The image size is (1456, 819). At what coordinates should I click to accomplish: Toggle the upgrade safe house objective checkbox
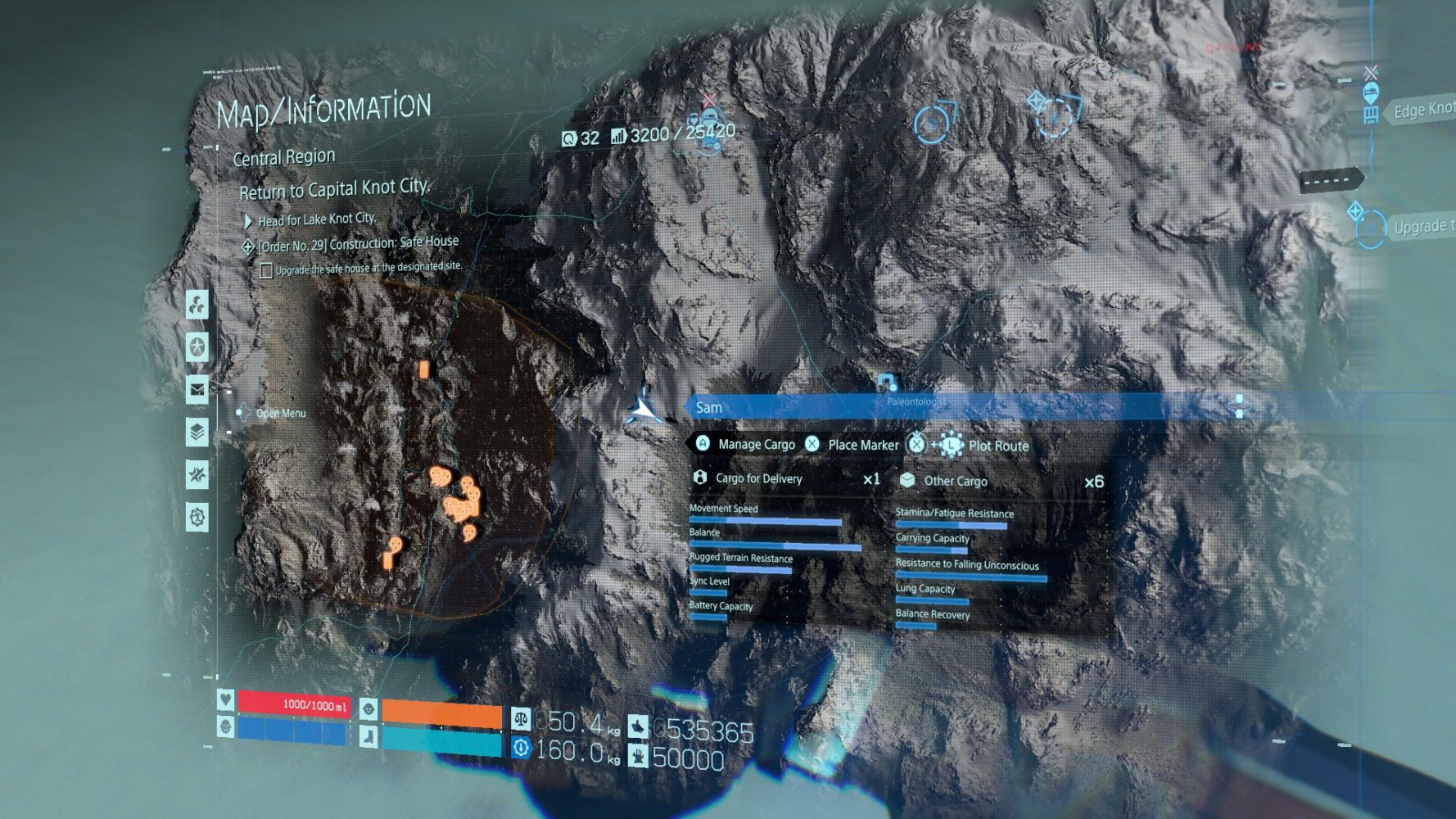coord(266,270)
